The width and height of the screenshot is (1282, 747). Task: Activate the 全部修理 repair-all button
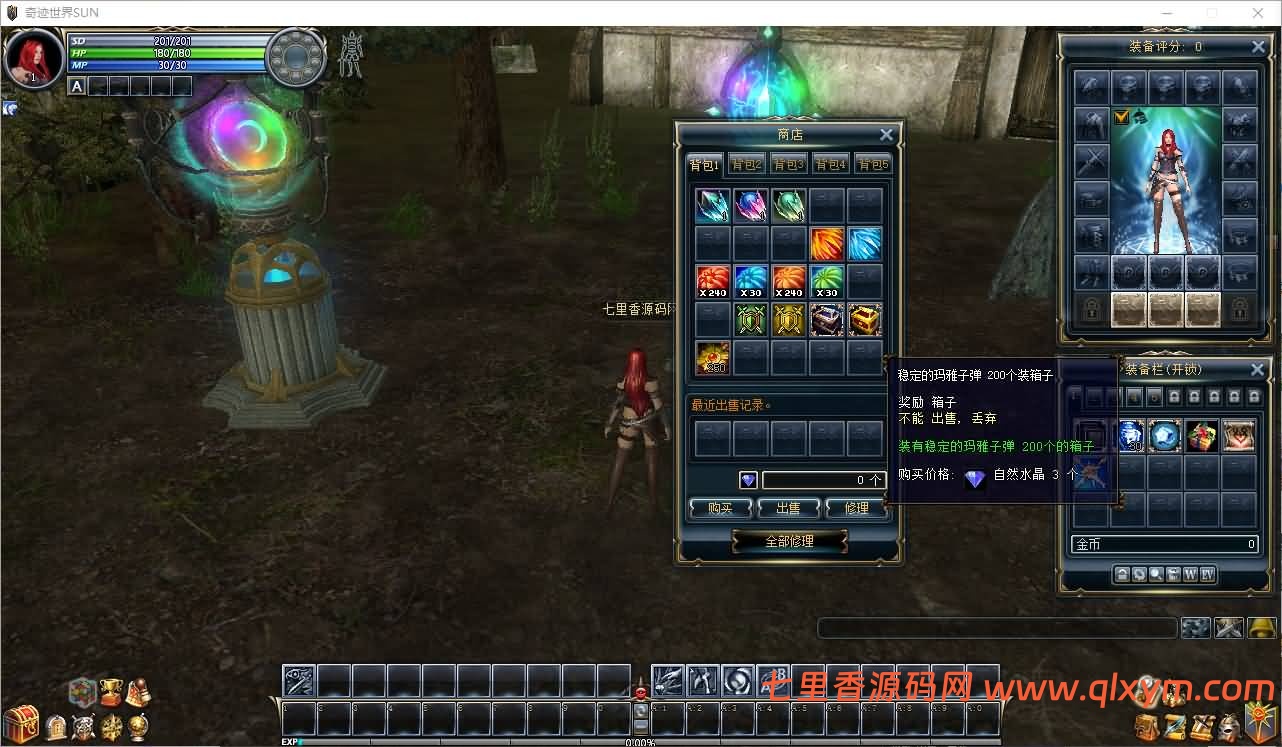(790, 541)
